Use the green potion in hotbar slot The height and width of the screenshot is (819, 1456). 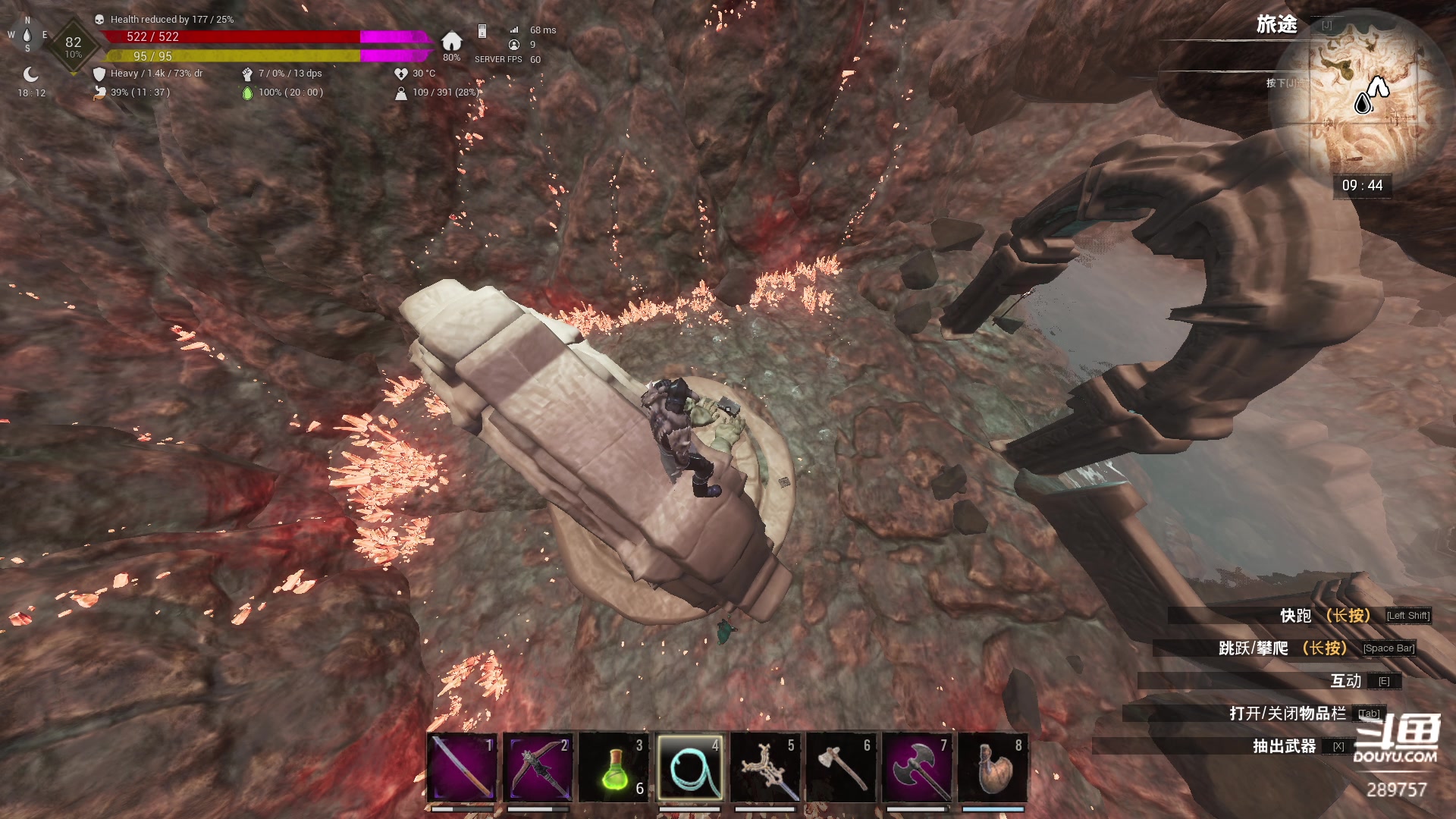pyautogui.click(x=613, y=767)
